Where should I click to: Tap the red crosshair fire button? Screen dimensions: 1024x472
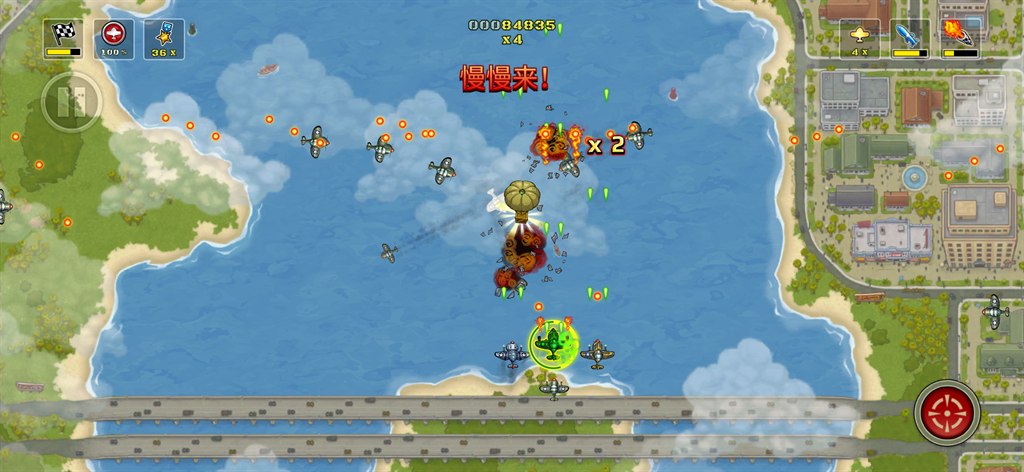[x=946, y=412]
